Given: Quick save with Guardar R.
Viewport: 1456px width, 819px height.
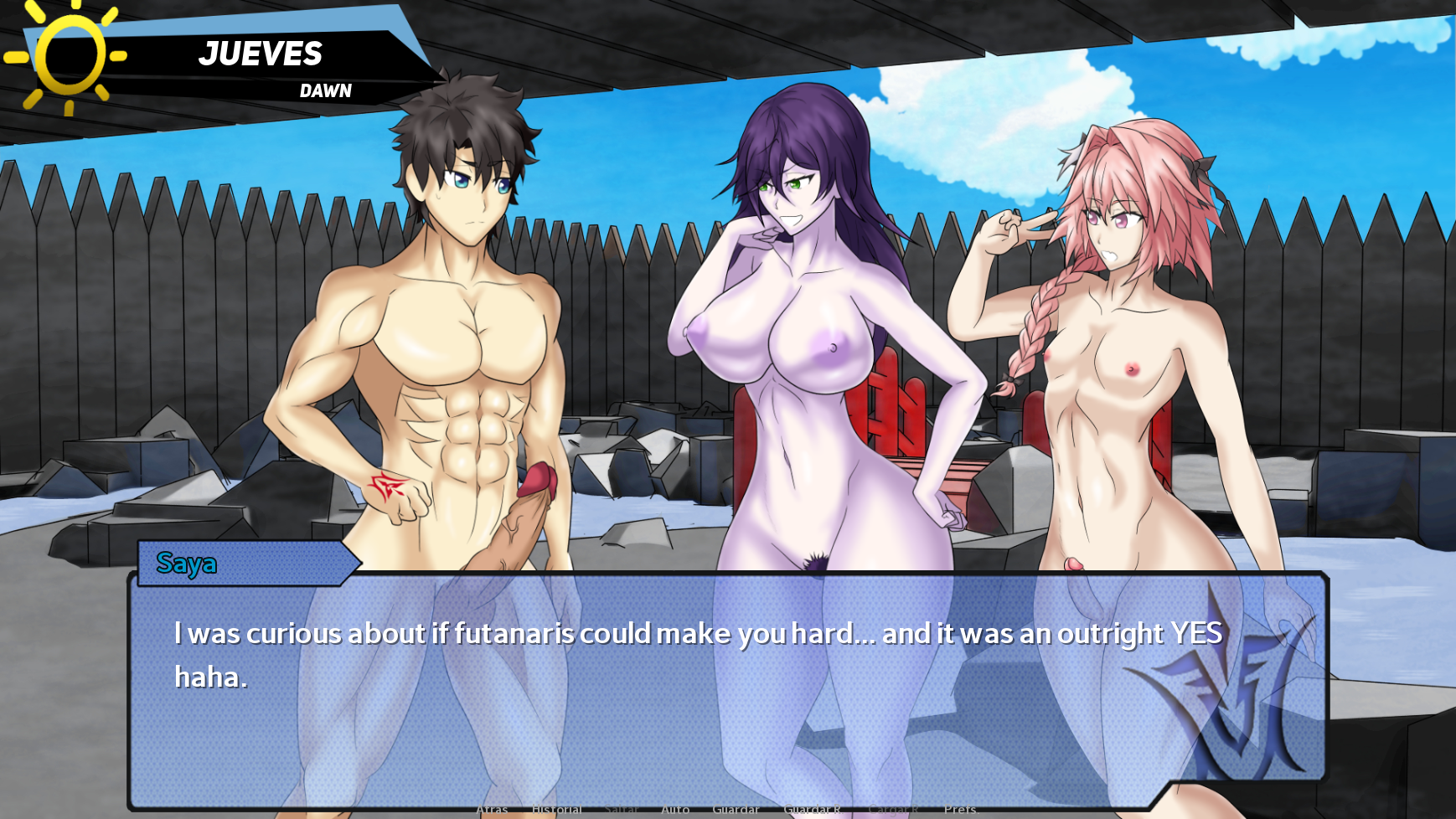Looking at the screenshot, I should (x=812, y=810).
